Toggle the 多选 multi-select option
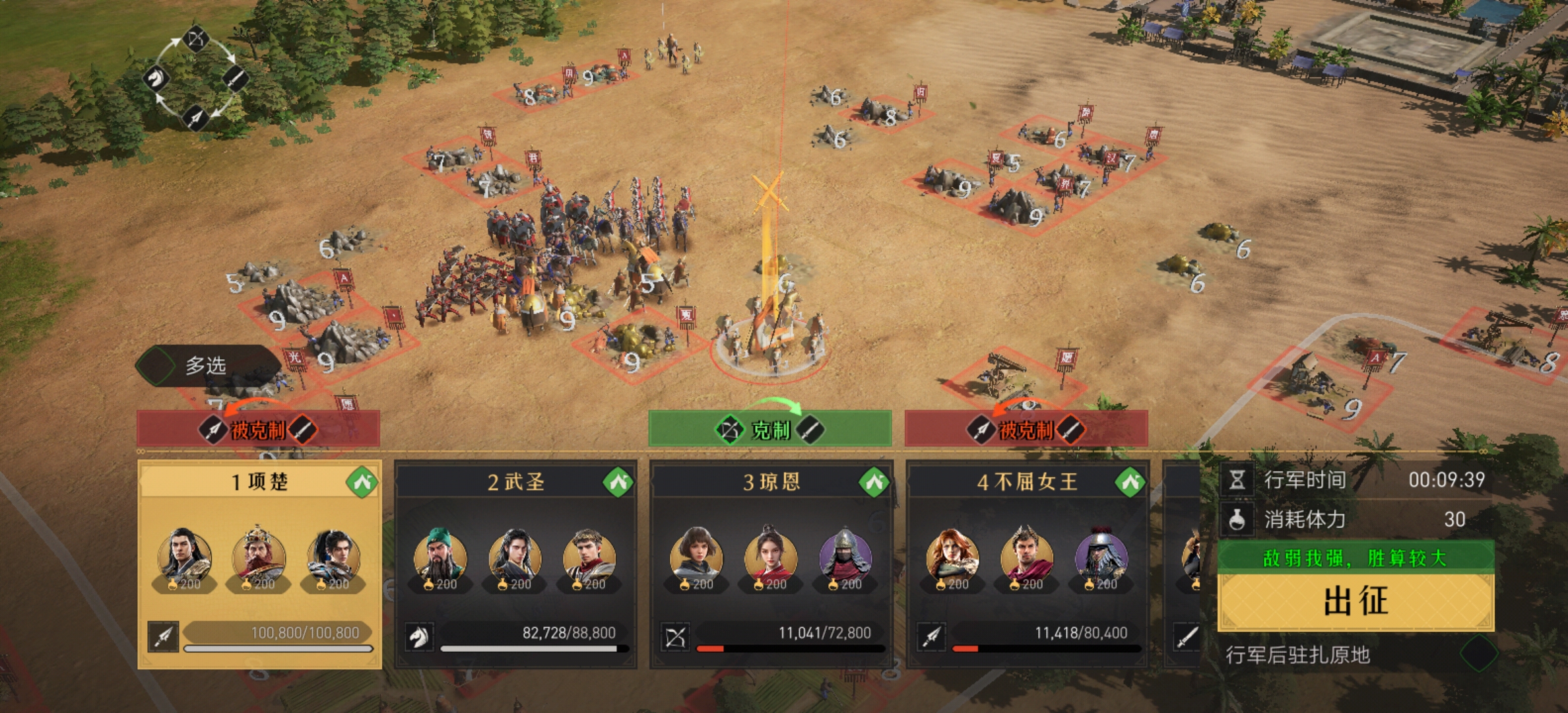The height and width of the screenshot is (713, 1568). (x=157, y=365)
